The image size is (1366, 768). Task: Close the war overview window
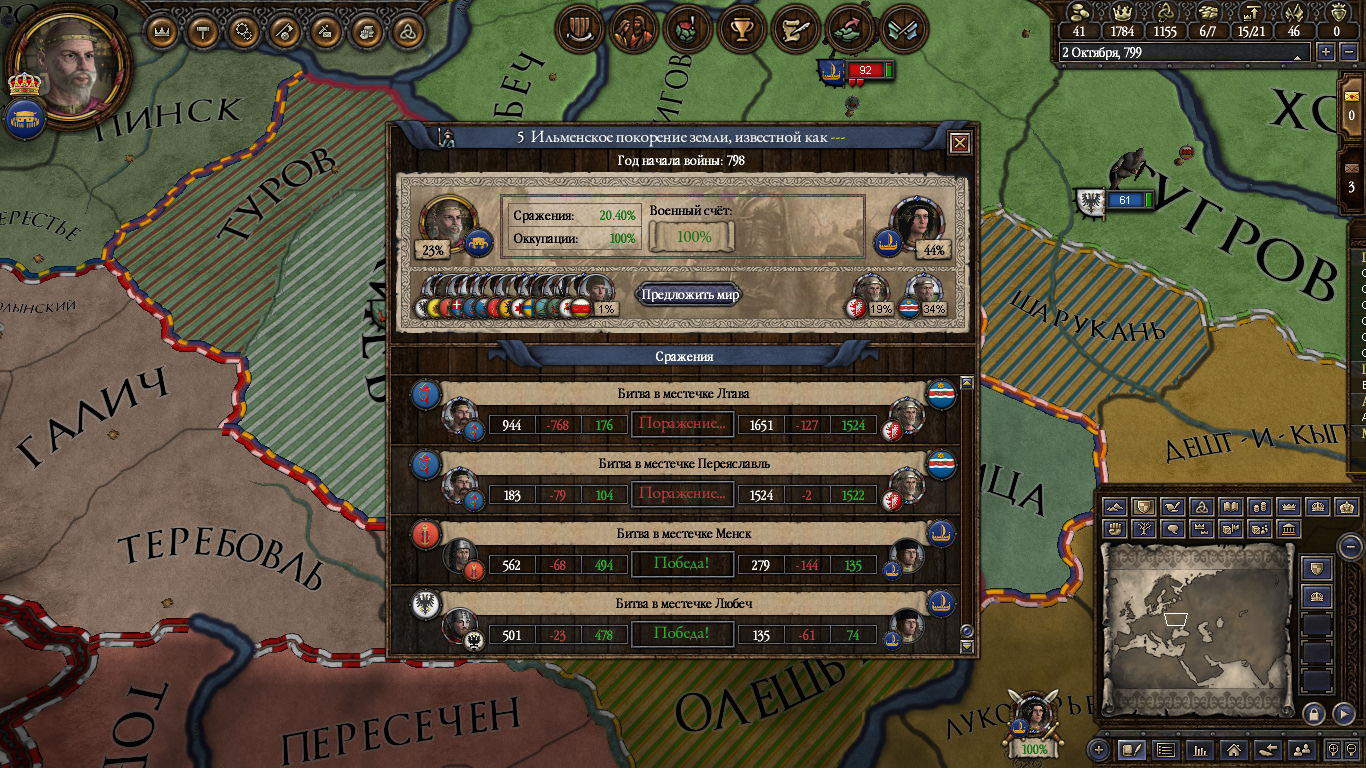point(960,143)
